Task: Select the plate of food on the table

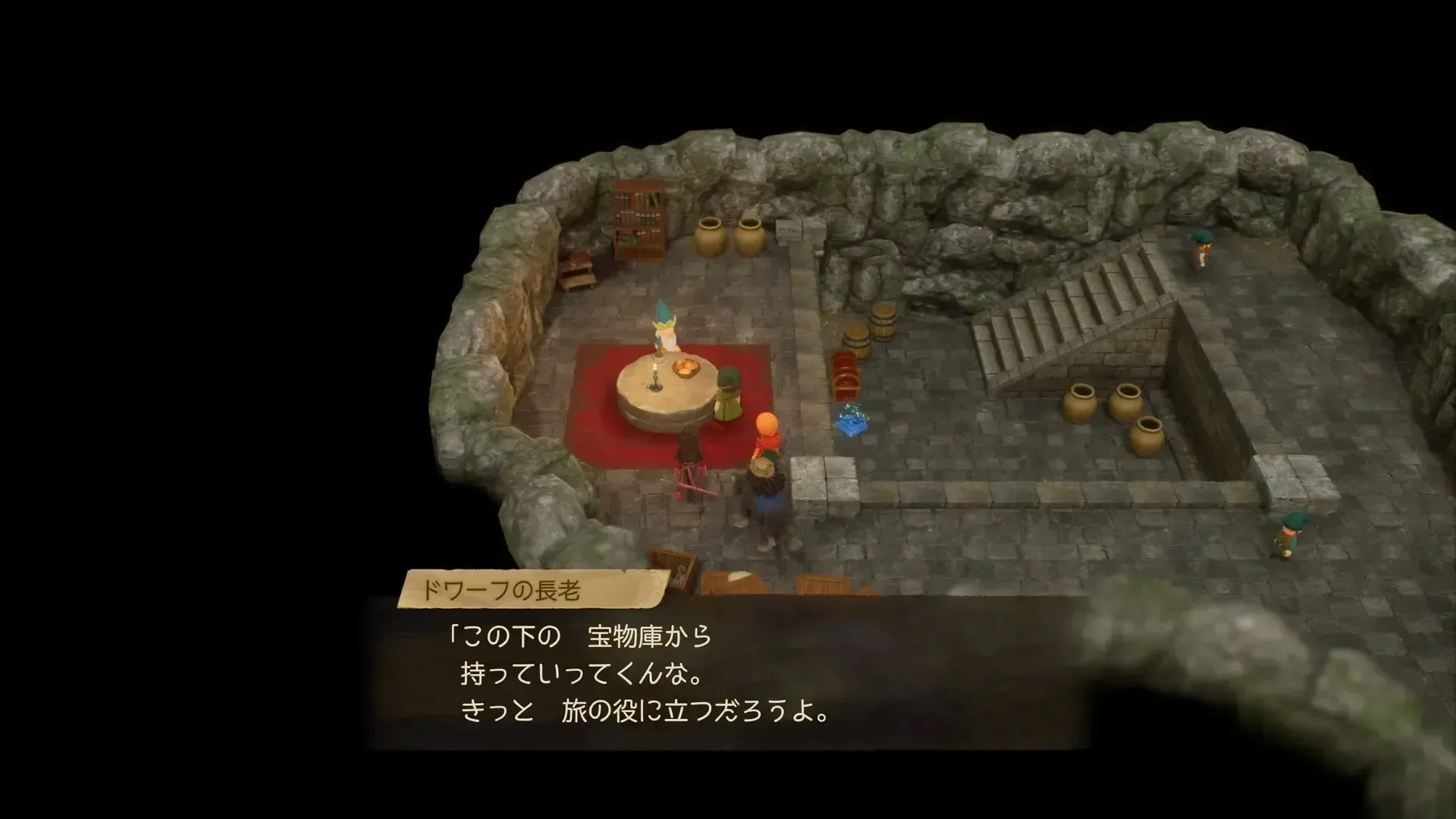Action: [x=686, y=368]
